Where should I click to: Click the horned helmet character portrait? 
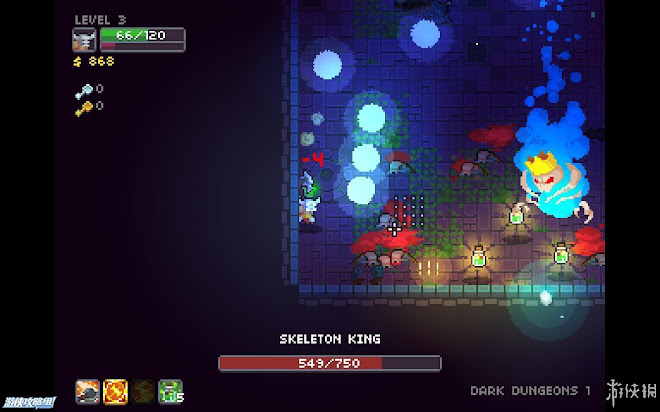85,39
